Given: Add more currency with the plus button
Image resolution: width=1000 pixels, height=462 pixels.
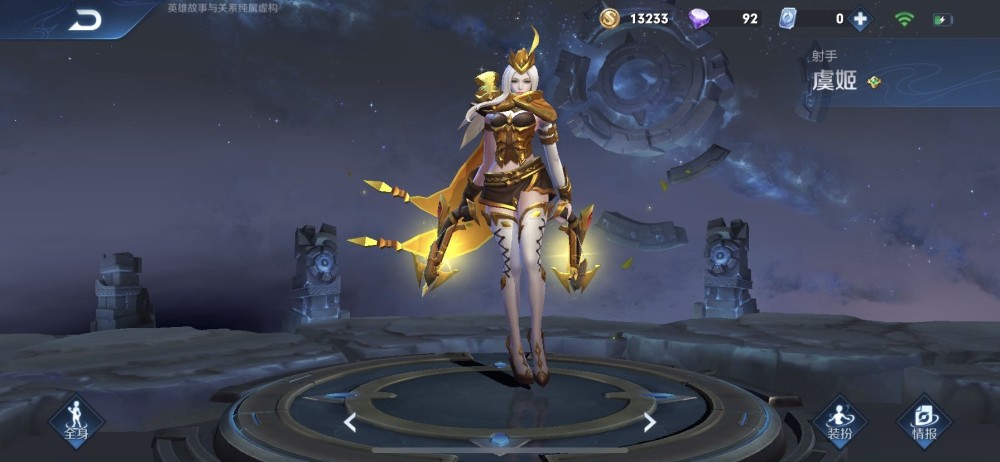Looking at the screenshot, I should pos(859,18).
